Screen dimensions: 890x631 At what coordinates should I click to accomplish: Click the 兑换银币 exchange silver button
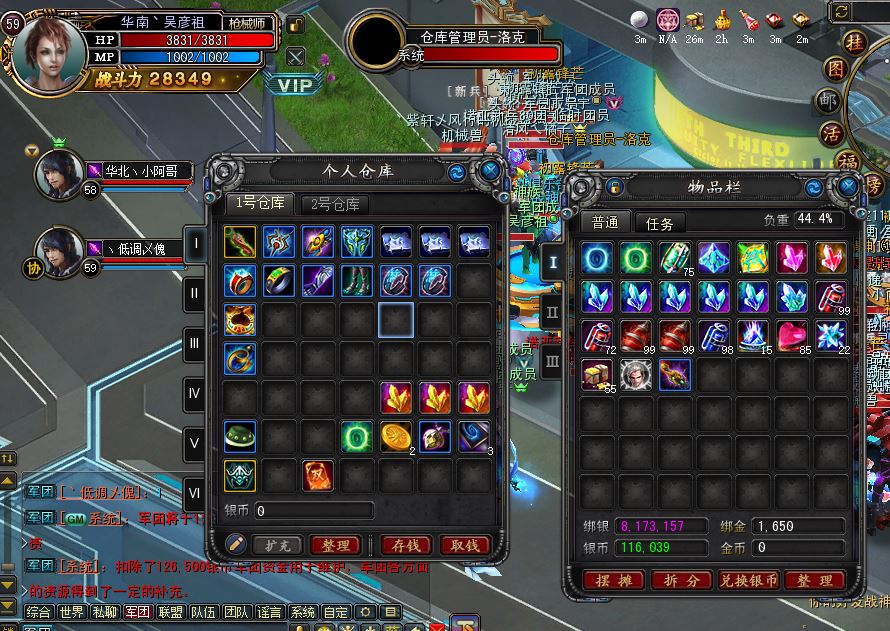tap(747, 580)
